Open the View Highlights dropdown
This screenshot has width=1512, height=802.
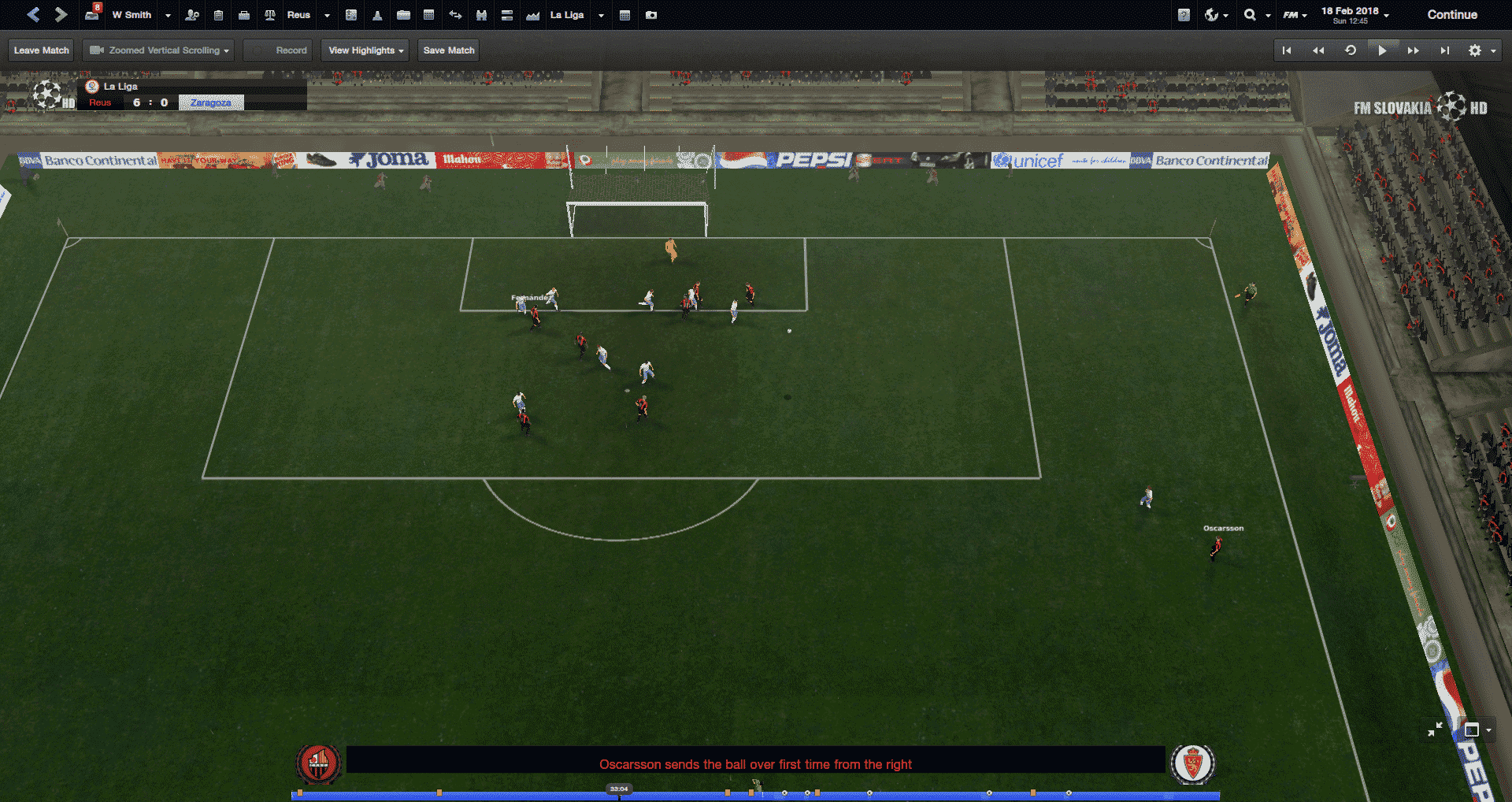[x=365, y=50]
